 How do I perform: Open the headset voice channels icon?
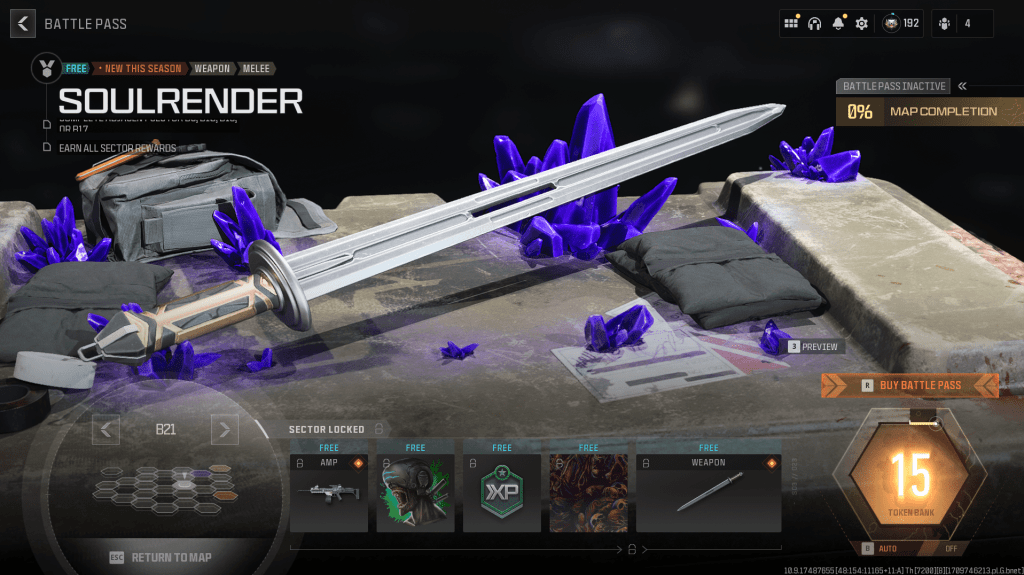[x=815, y=23]
